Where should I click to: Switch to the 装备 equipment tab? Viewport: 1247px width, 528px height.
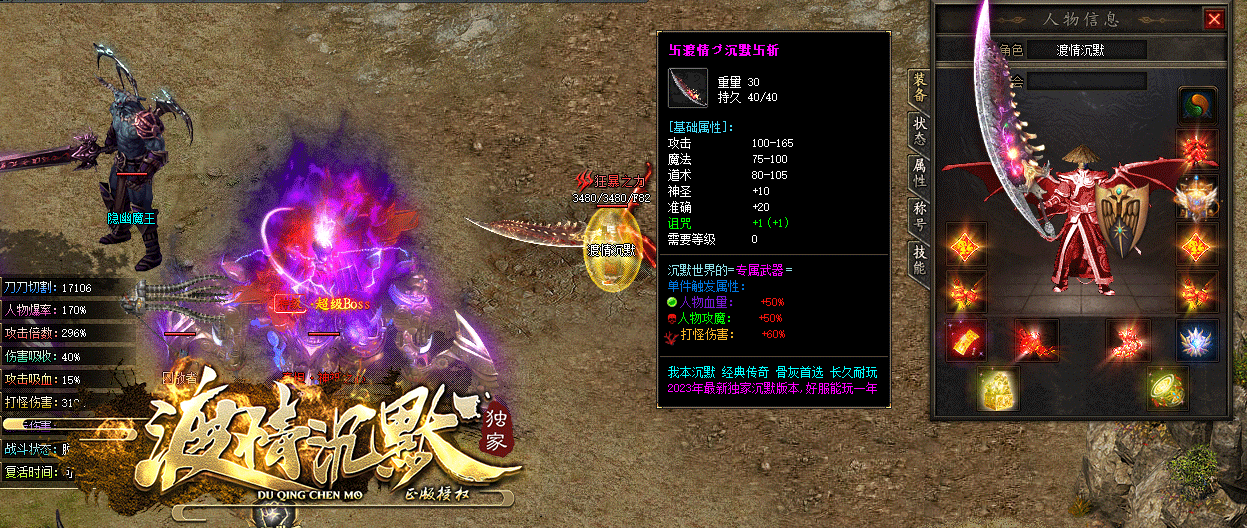tap(918, 89)
